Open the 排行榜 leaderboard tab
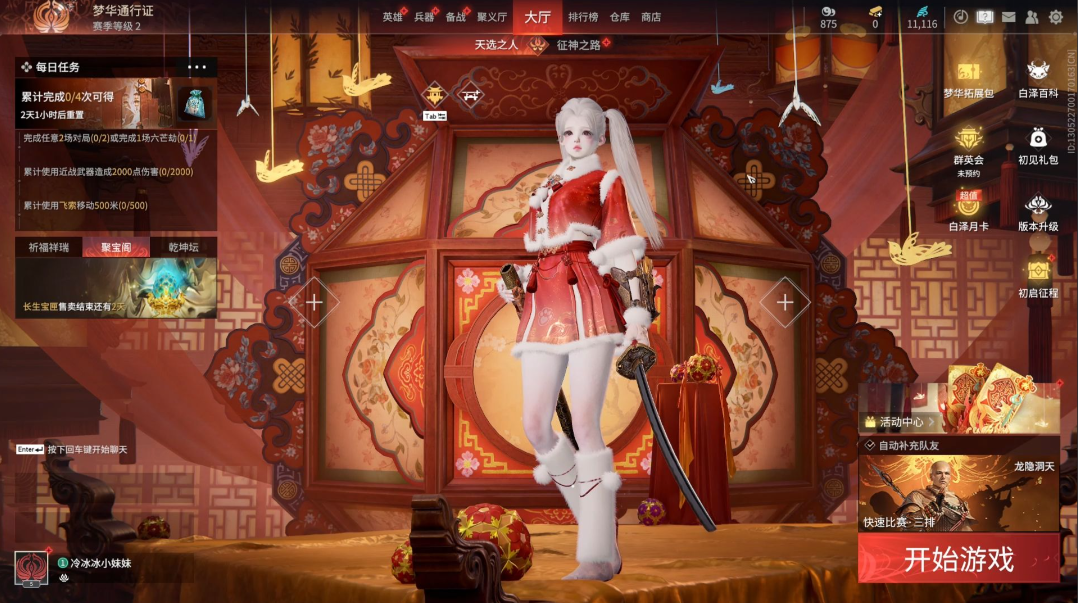This screenshot has width=1078, height=603. [x=583, y=17]
